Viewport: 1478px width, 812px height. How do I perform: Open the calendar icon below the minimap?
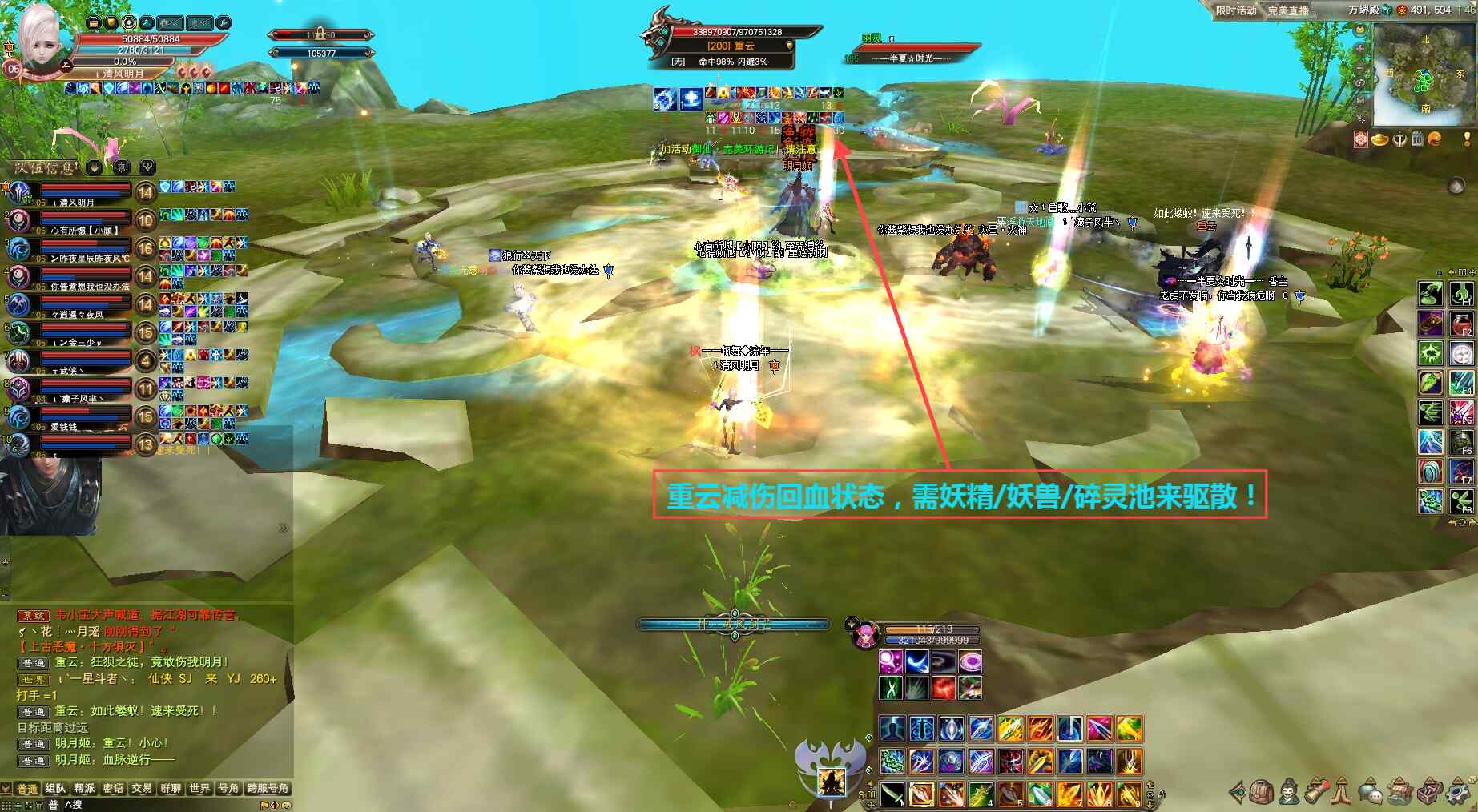click(1417, 139)
